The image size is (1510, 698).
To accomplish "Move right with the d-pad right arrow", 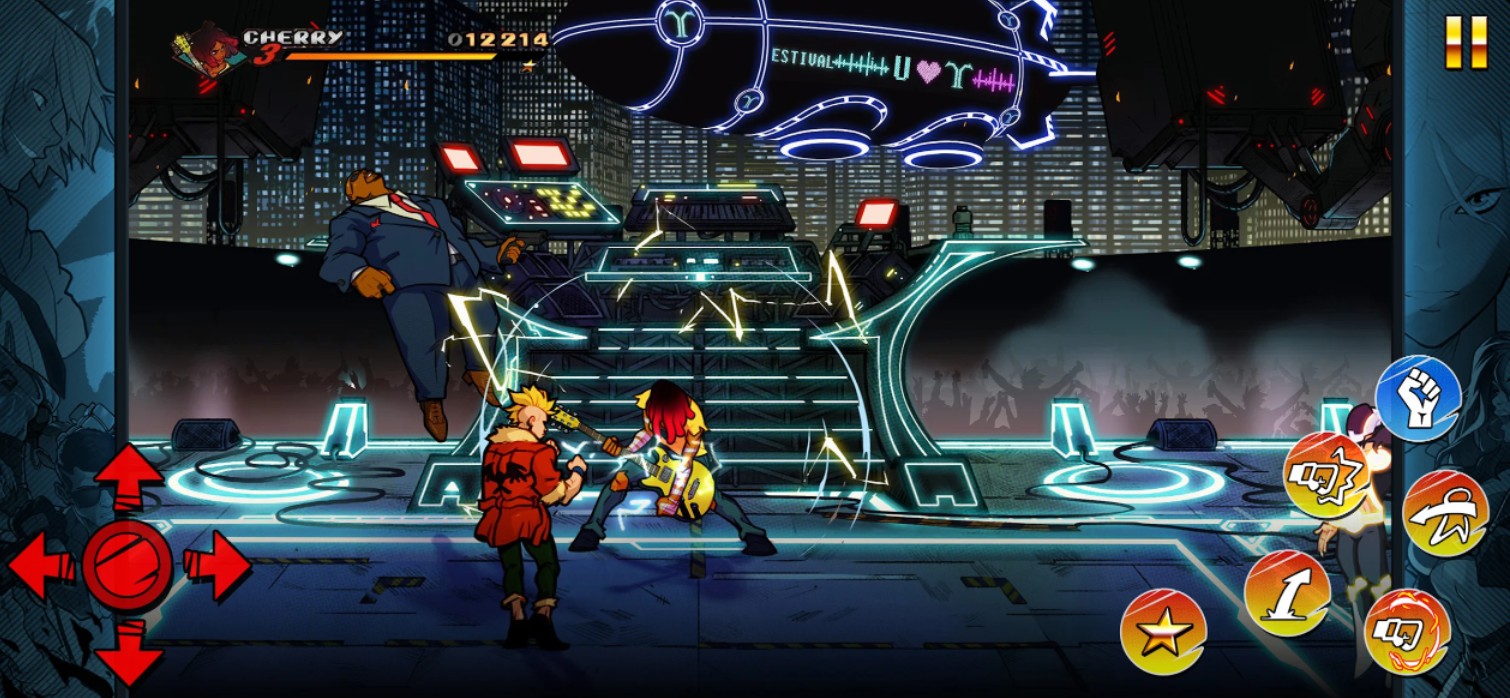I will pos(216,565).
